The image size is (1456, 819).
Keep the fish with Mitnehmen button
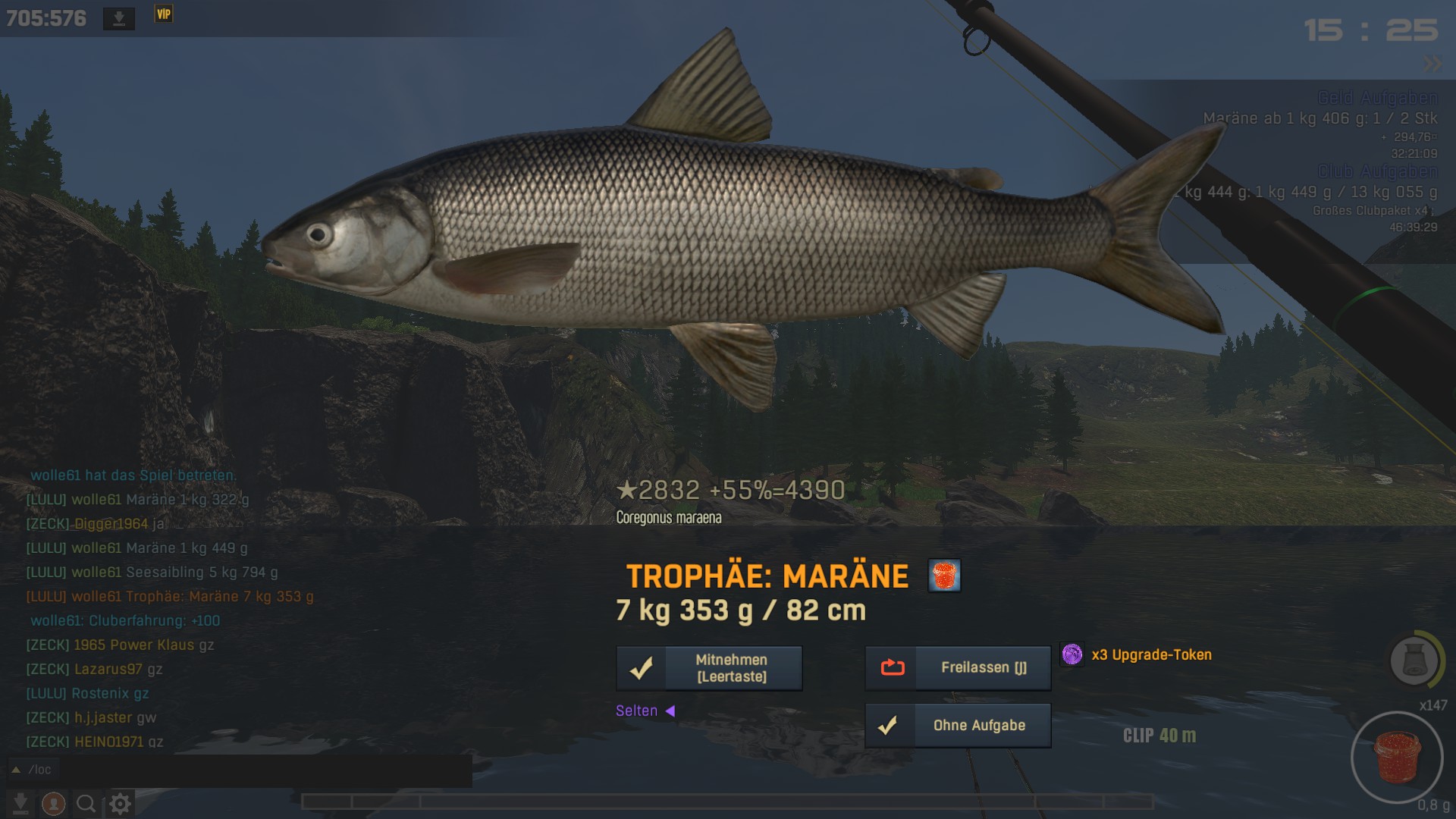tap(709, 668)
